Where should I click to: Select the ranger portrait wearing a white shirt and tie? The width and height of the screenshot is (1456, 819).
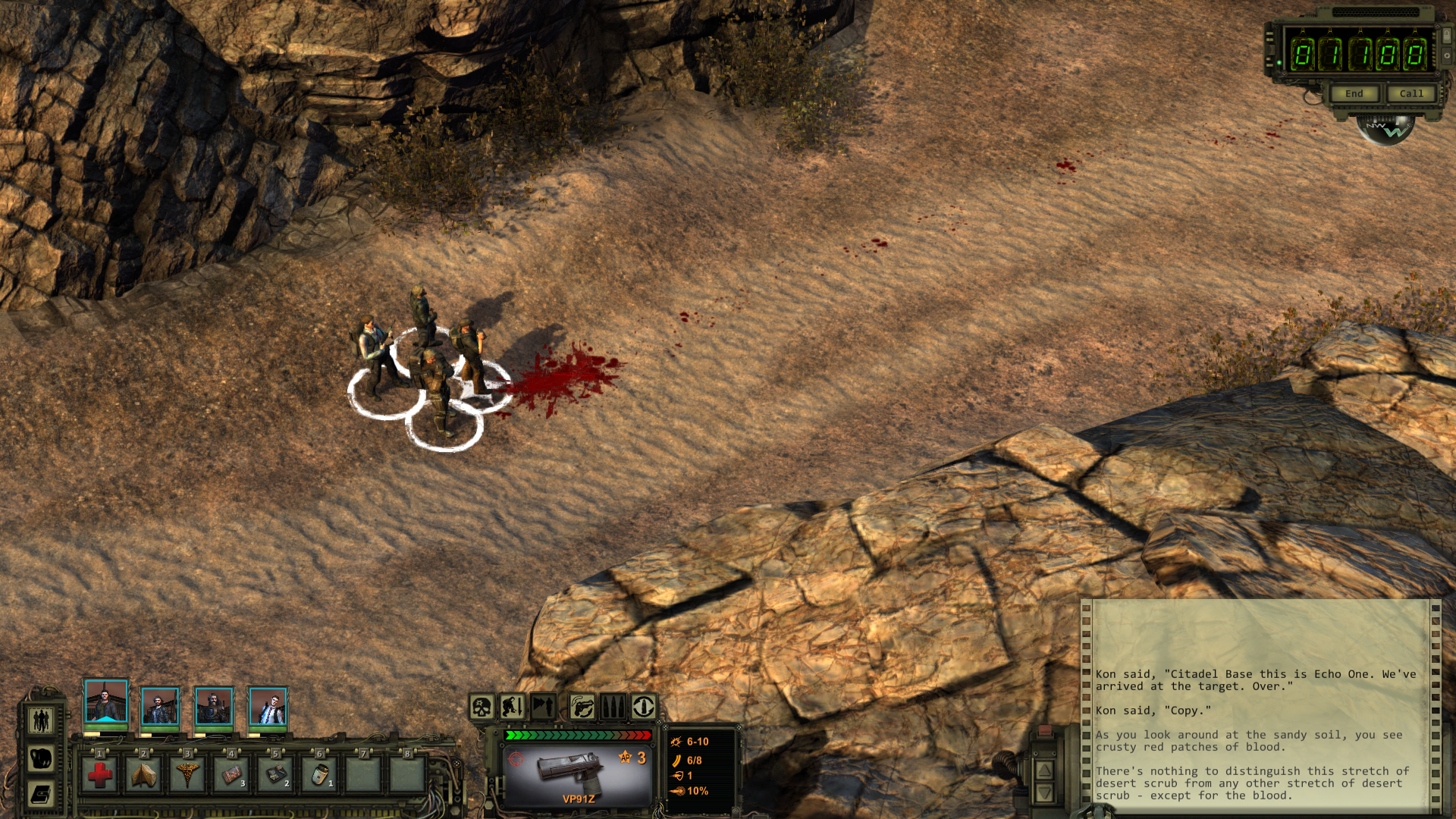pos(268,707)
